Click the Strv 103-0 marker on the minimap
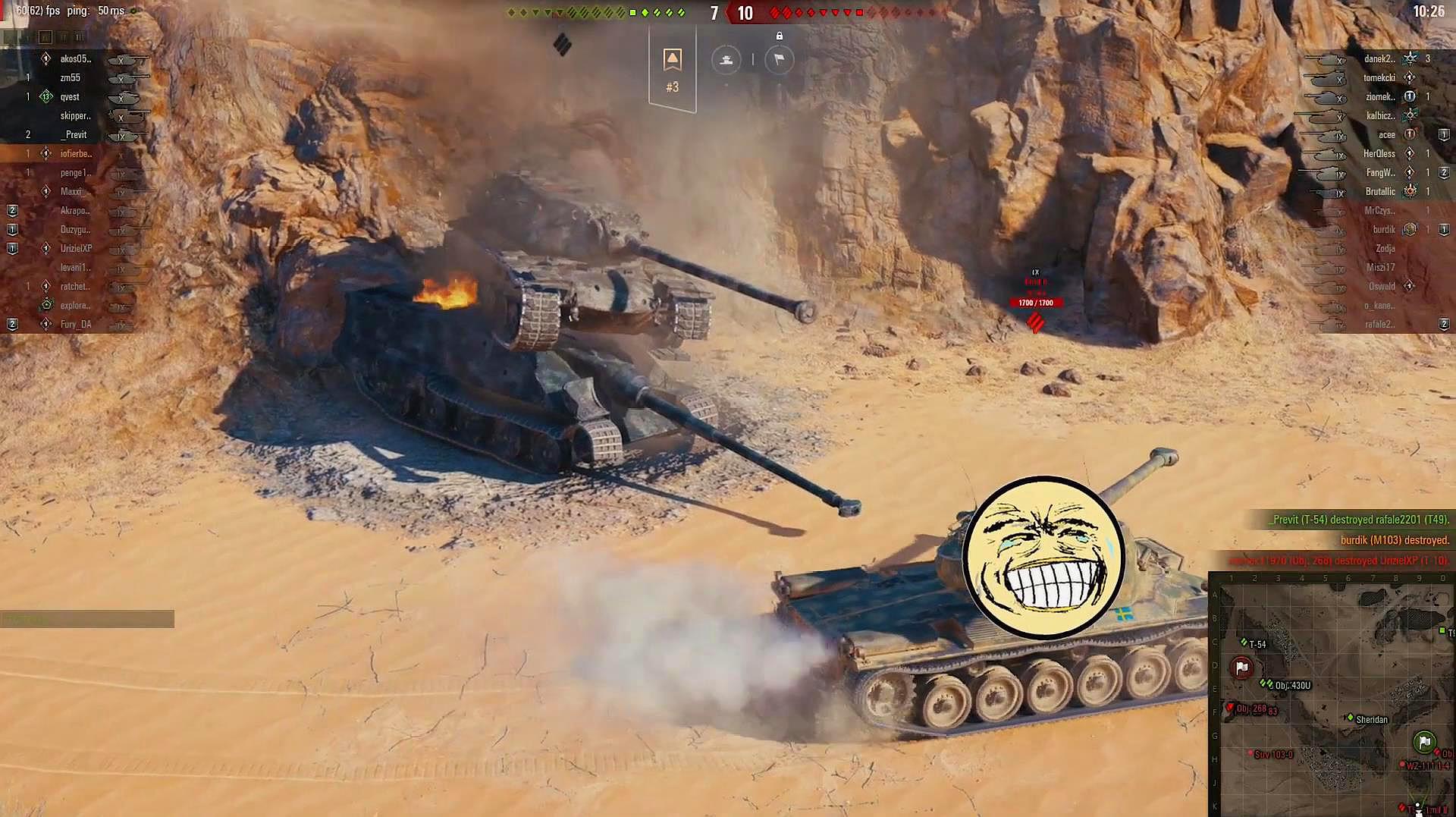The width and height of the screenshot is (1456, 817). click(x=1250, y=753)
